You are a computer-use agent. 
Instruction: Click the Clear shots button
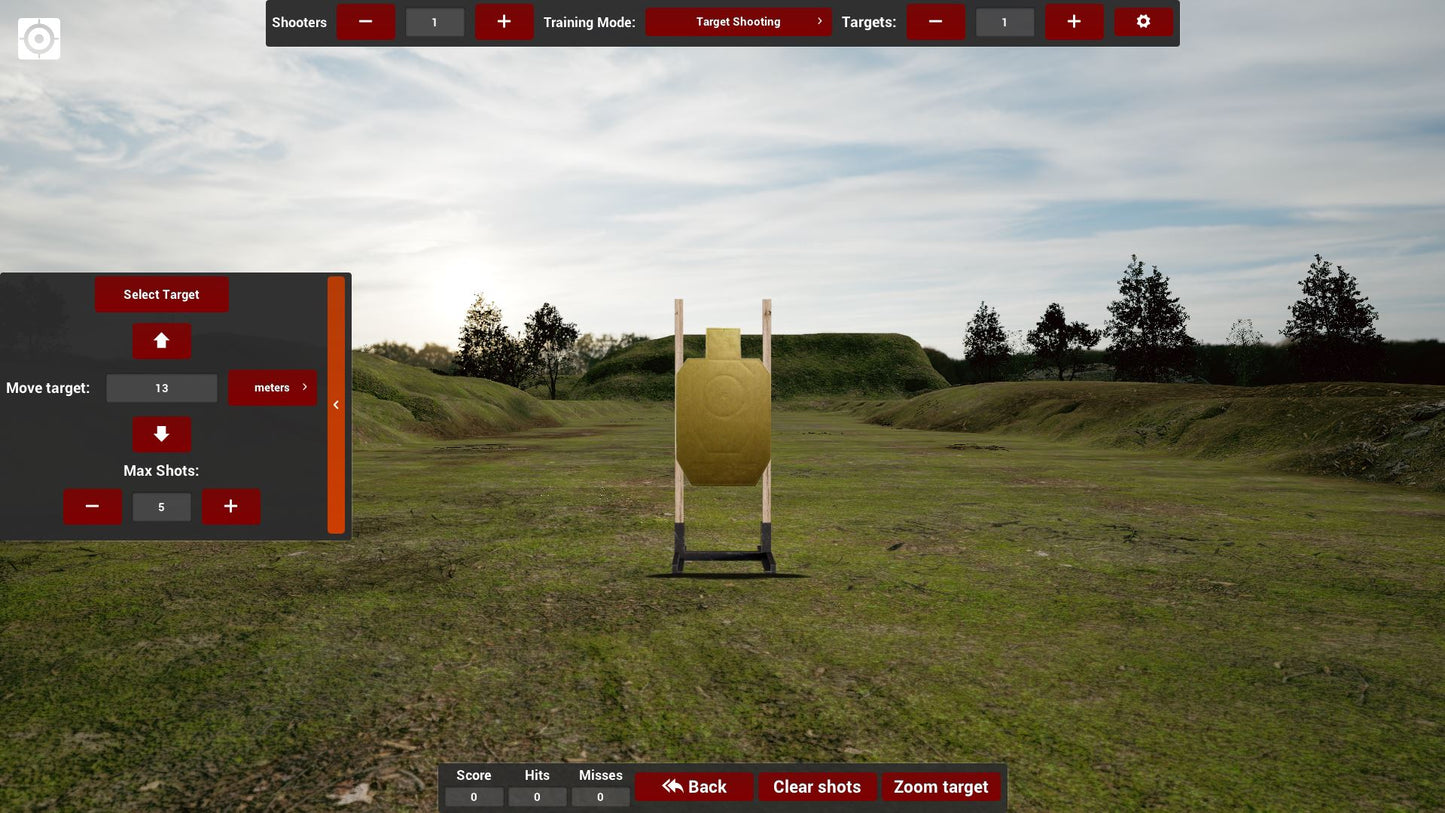816,786
